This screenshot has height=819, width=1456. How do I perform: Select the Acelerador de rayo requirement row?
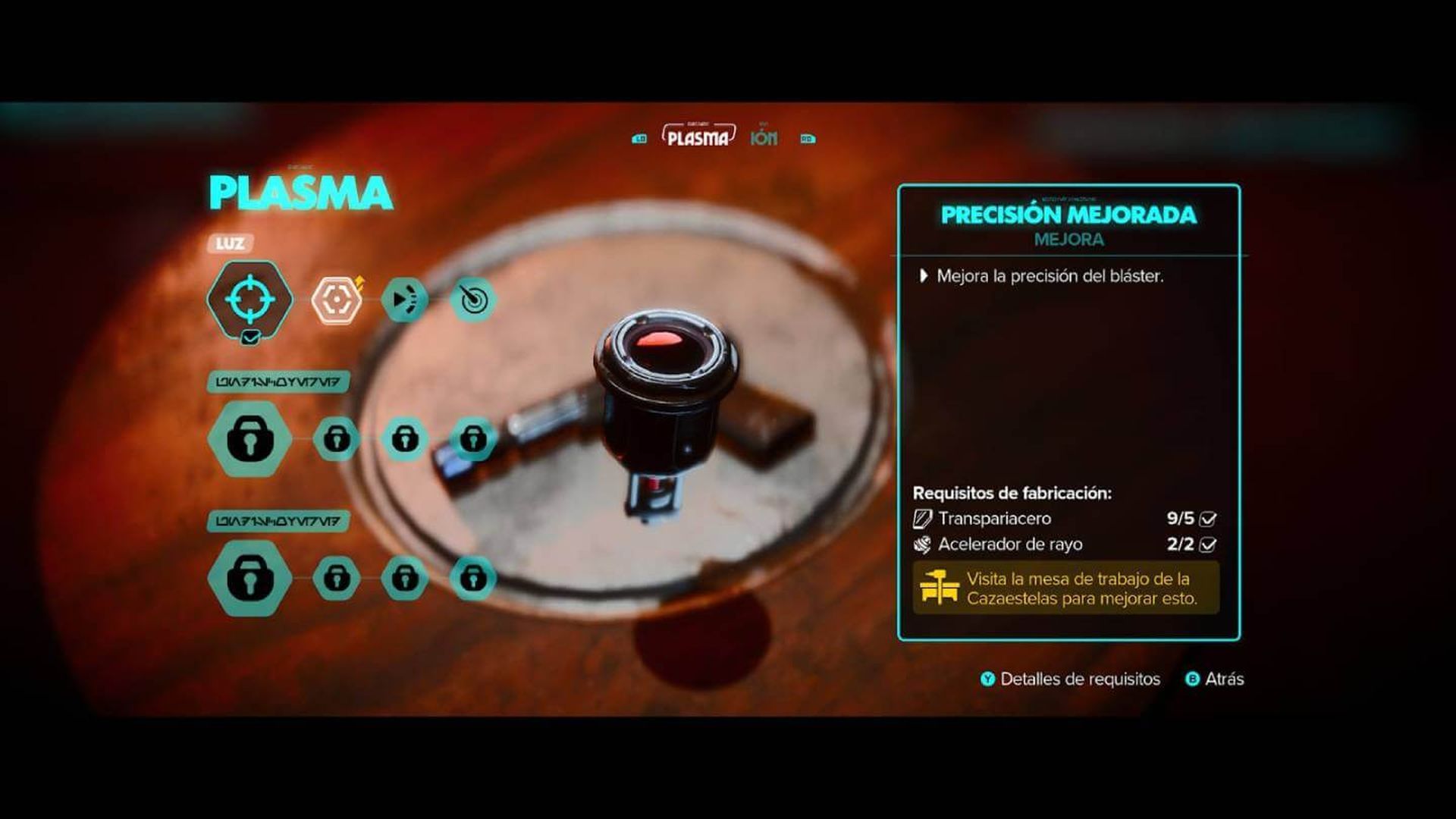click(1065, 544)
